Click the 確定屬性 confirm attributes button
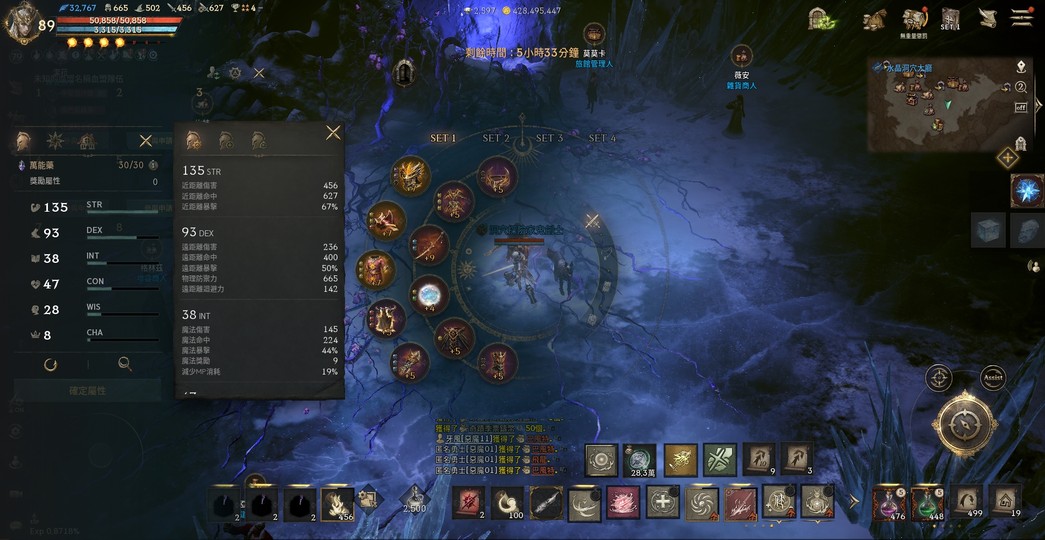This screenshot has height=540, width=1045. click(87, 390)
